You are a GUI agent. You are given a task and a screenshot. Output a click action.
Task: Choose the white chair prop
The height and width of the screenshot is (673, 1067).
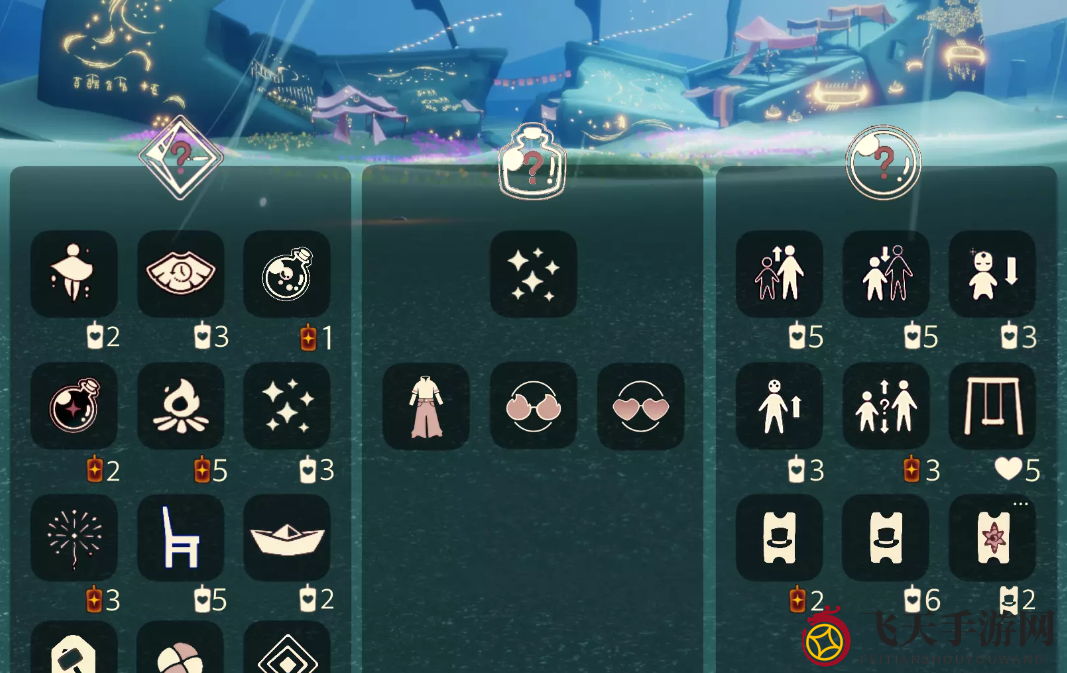[x=181, y=537]
